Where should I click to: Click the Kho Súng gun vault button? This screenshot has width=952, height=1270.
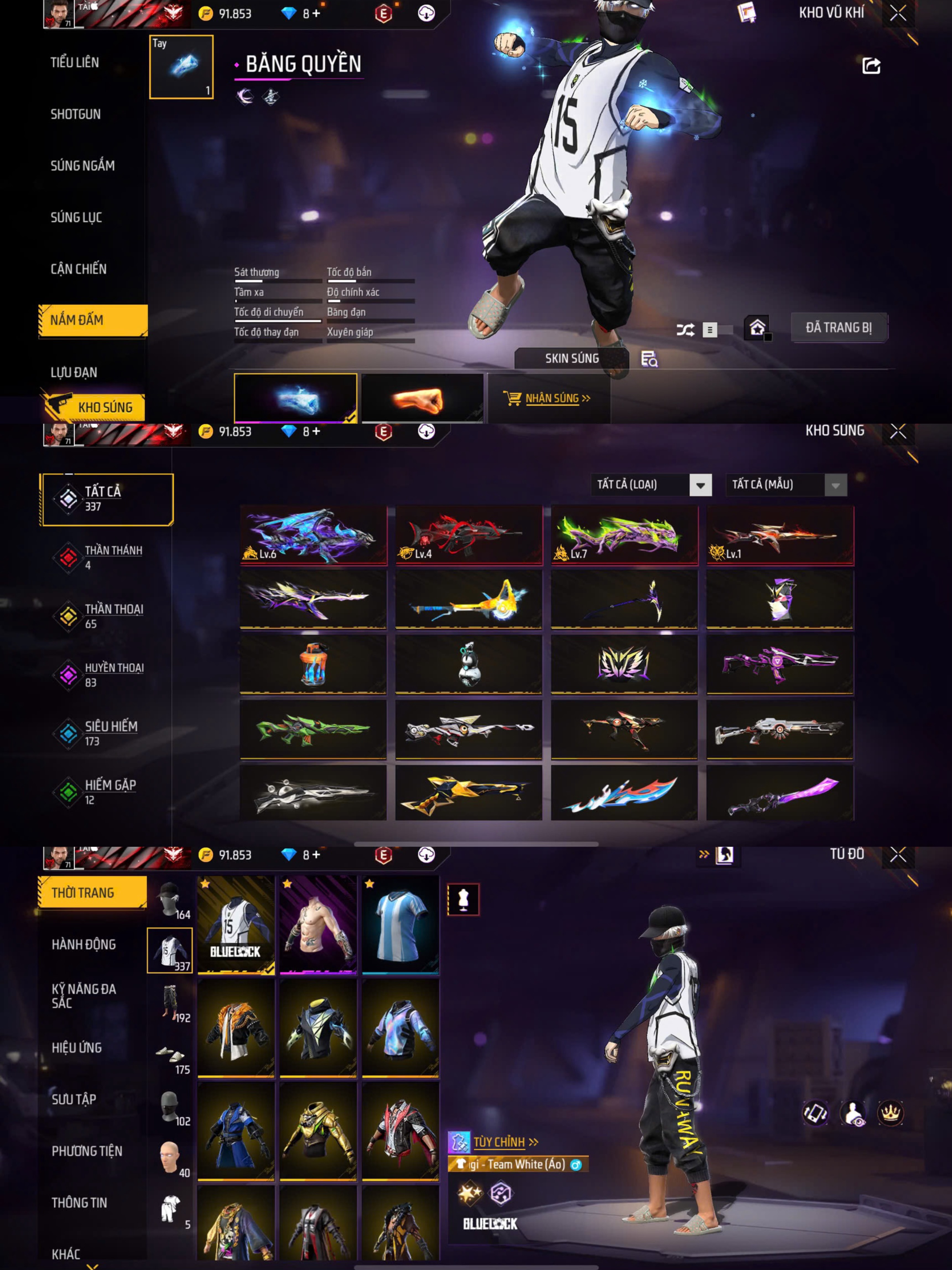[x=93, y=407]
